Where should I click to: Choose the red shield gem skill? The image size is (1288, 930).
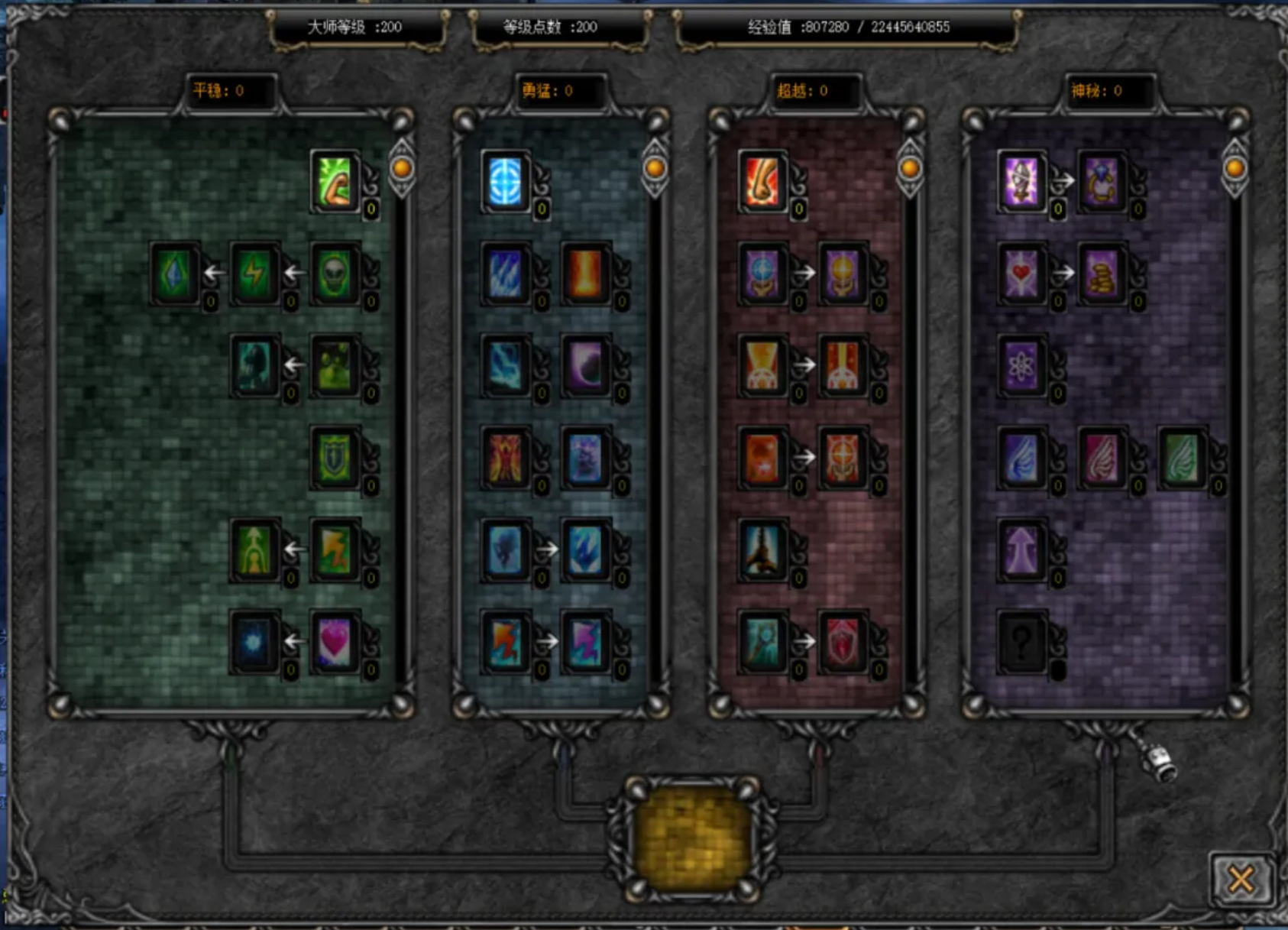point(843,642)
